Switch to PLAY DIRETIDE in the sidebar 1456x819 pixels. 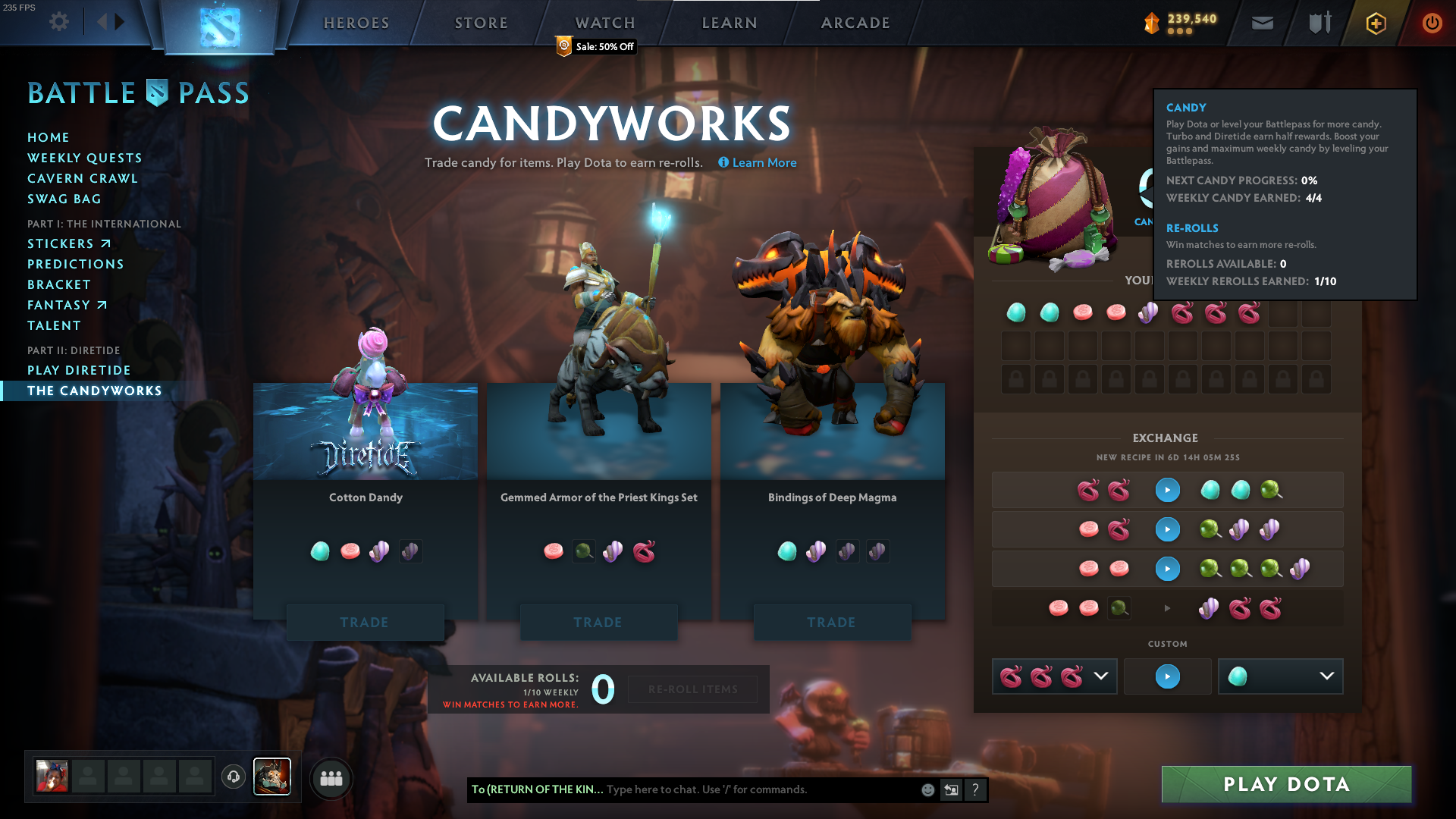click(80, 370)
